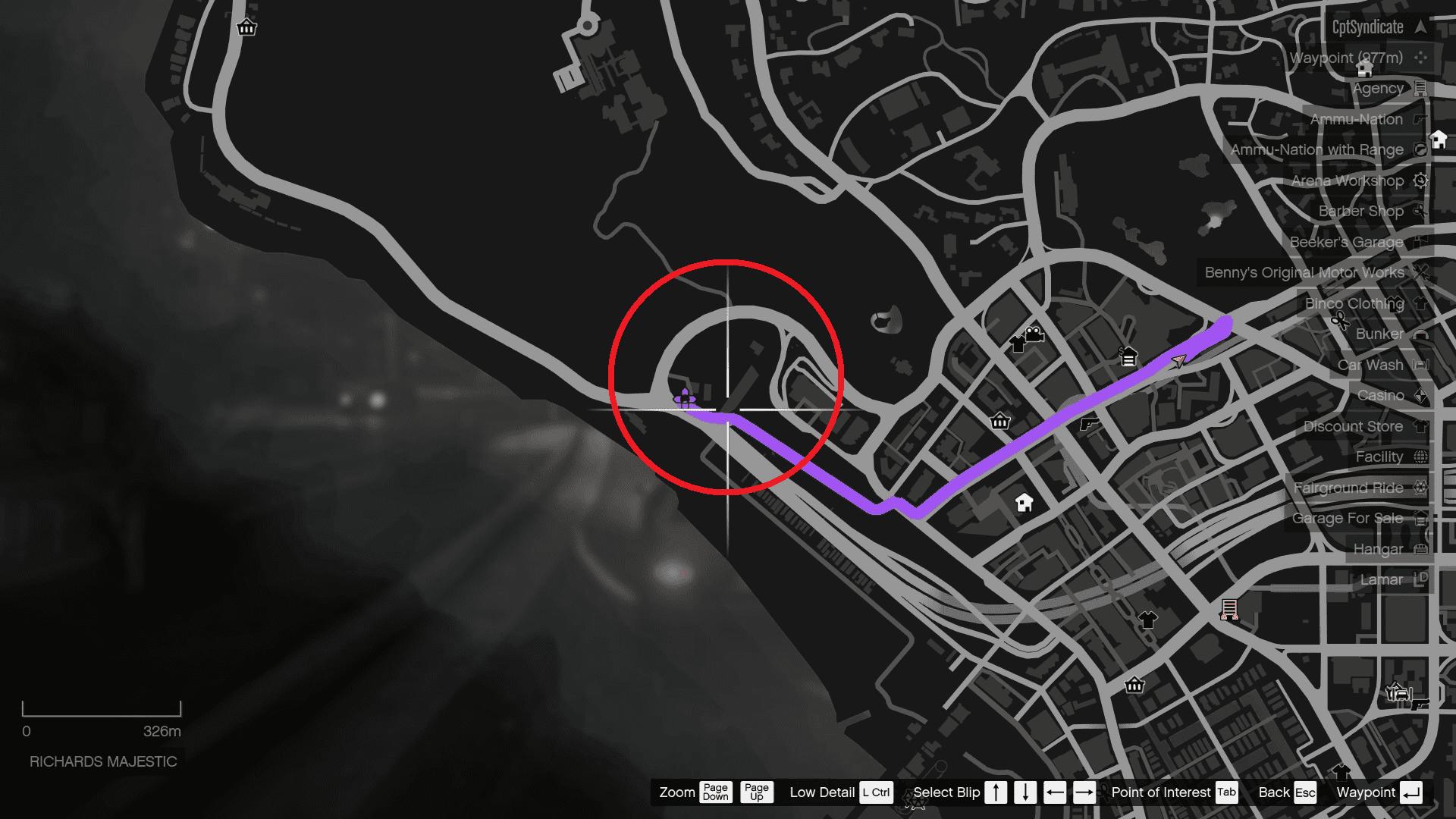Select the Binco Clothing legend entry
The width and height of the screenshot is (1456, 819).
[1354, 303]
